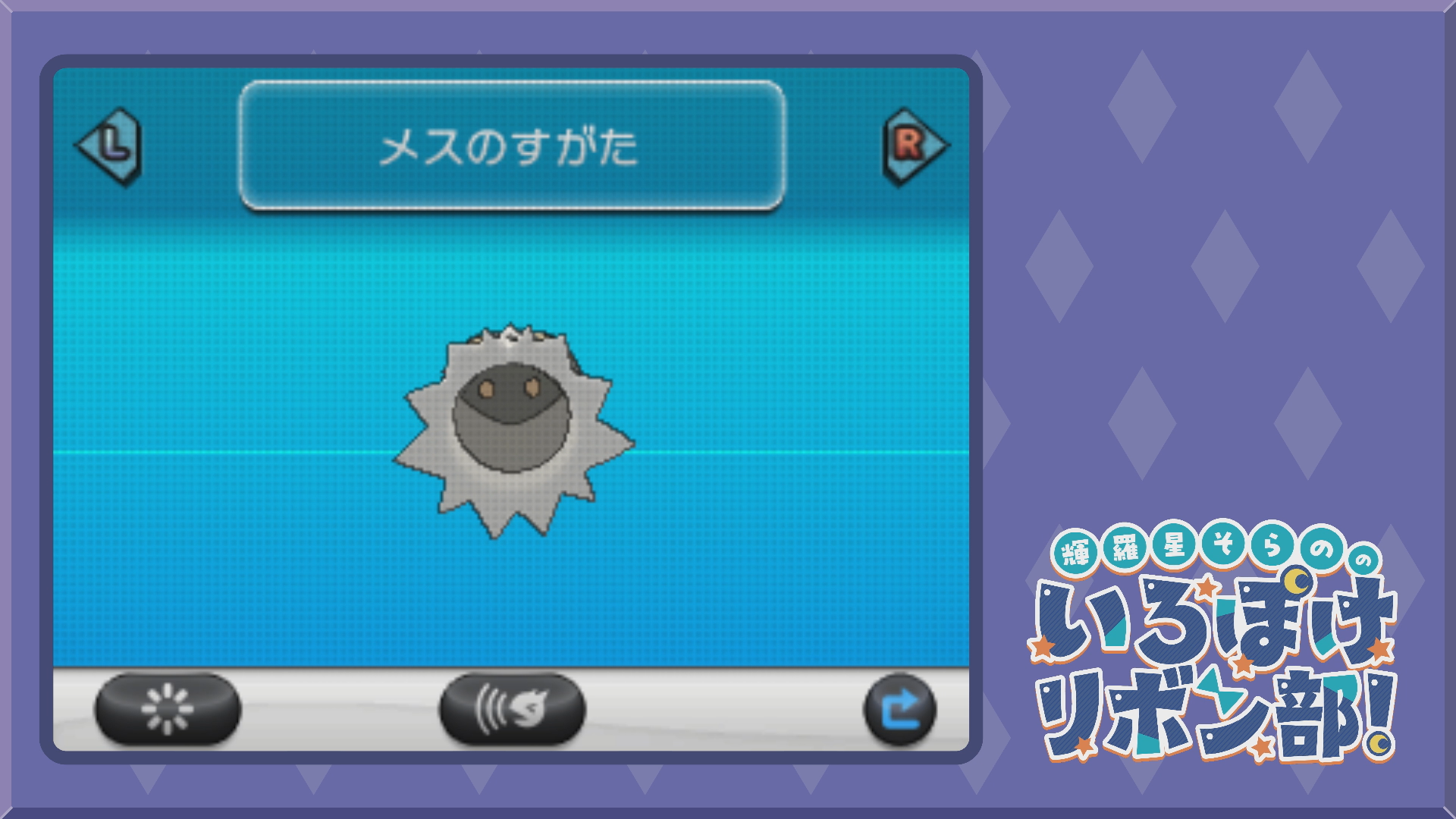Toggle the shiny sparkle color button

coord(168,709)
